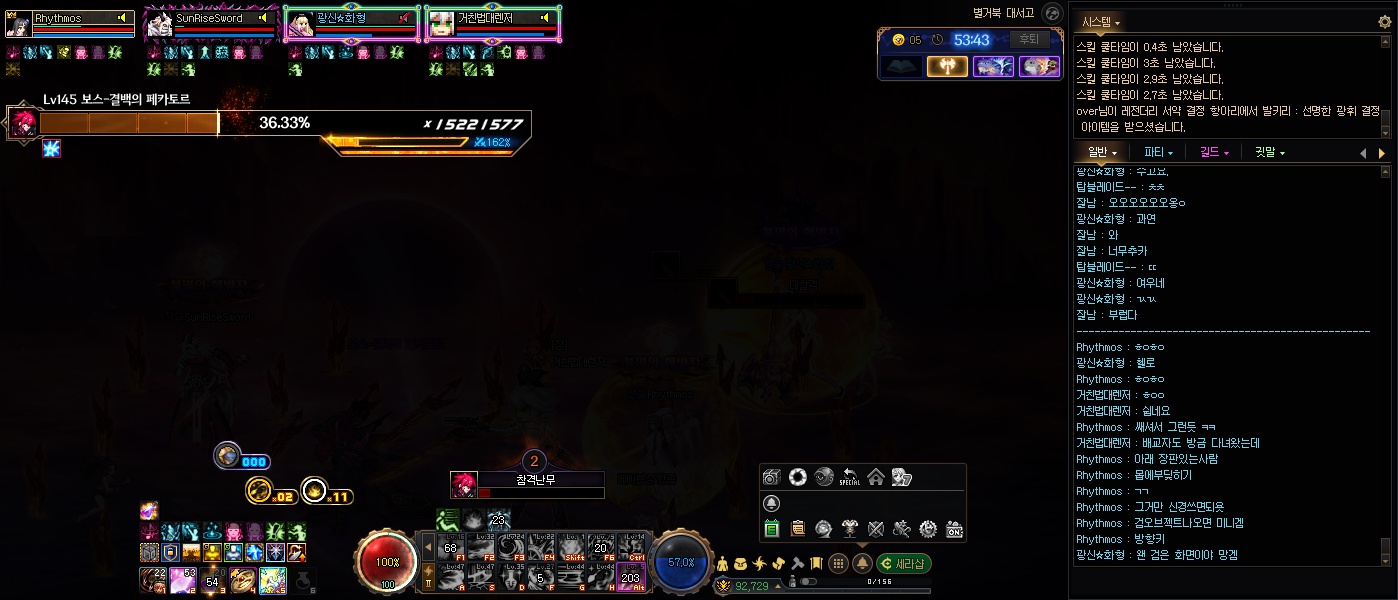Use the skill in the Alt slot

[631, 574]
